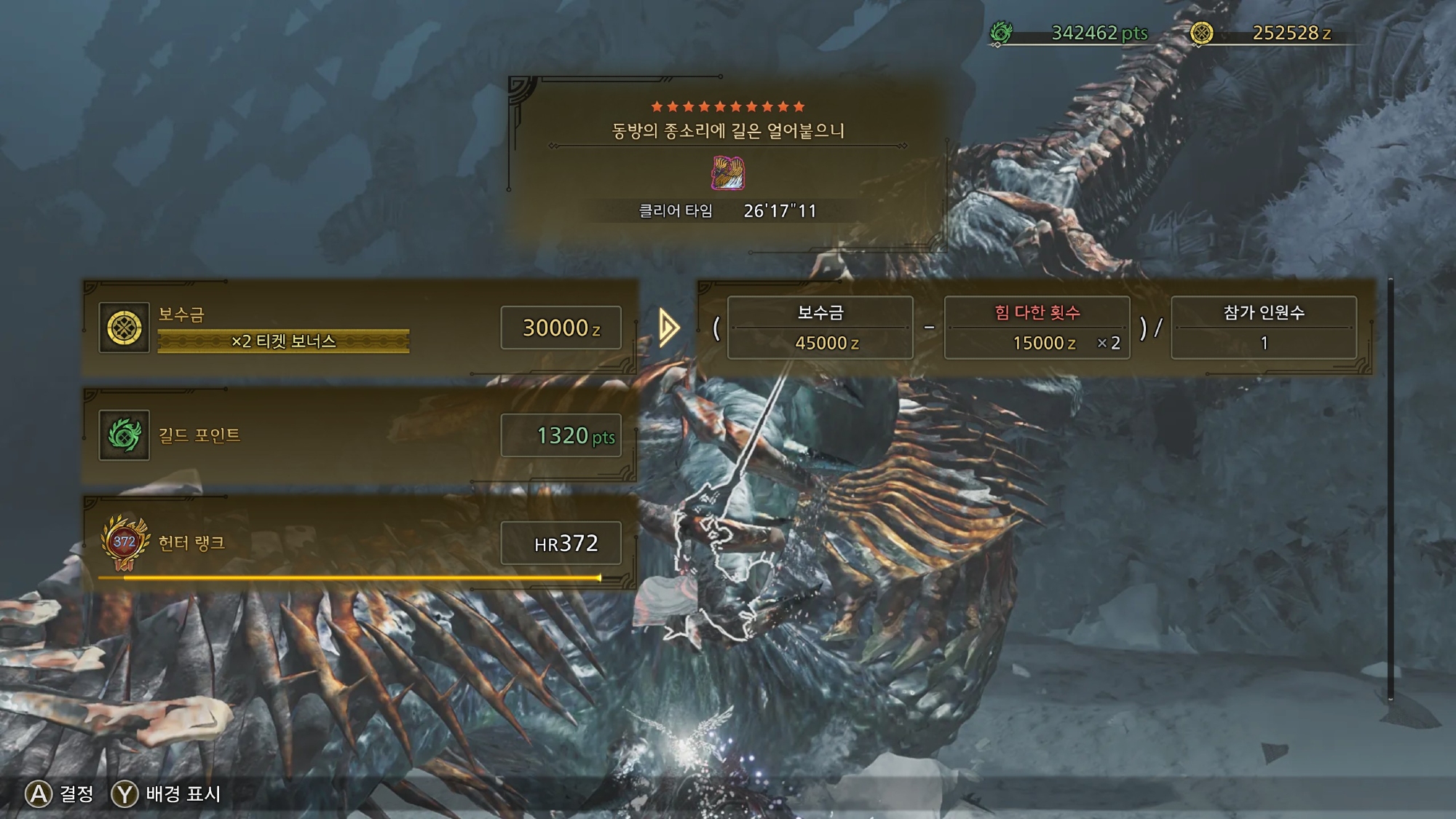Select the 보수금 reward money row
This screenshot has height=819, width=1456.
pyautogui.click(x=360, y=328)
